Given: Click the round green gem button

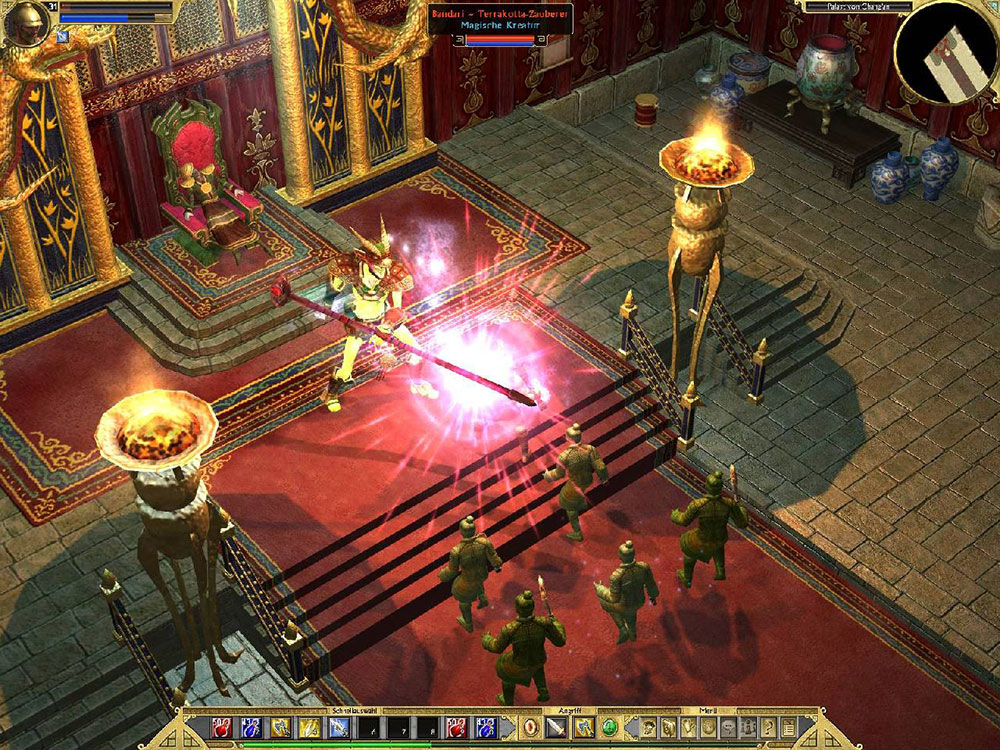Looking at the screenshot, I should click(x=610, y=727).
